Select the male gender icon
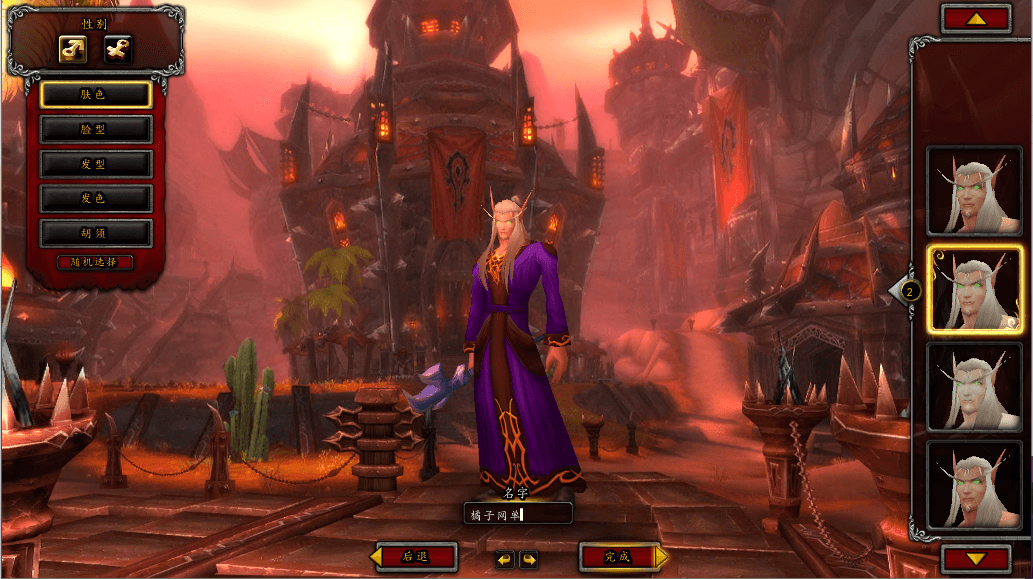Screen dimensions: 1033x579 73,48
